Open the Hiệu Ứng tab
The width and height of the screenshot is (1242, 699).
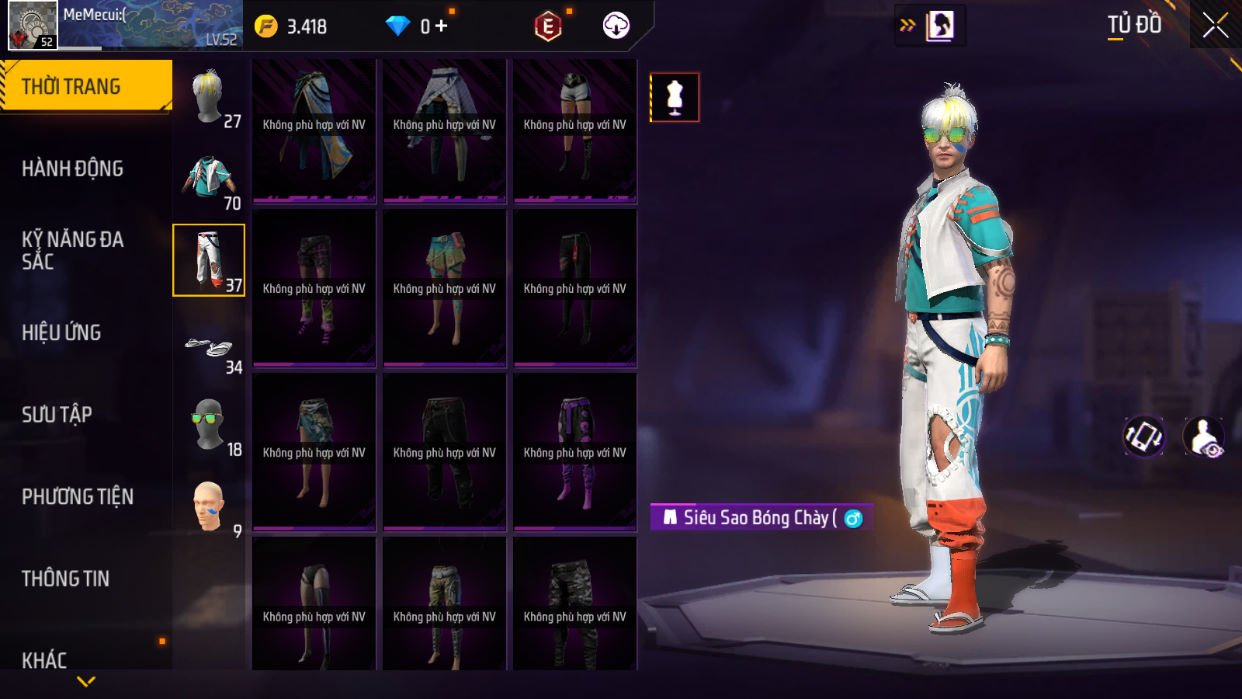[62, 332]
